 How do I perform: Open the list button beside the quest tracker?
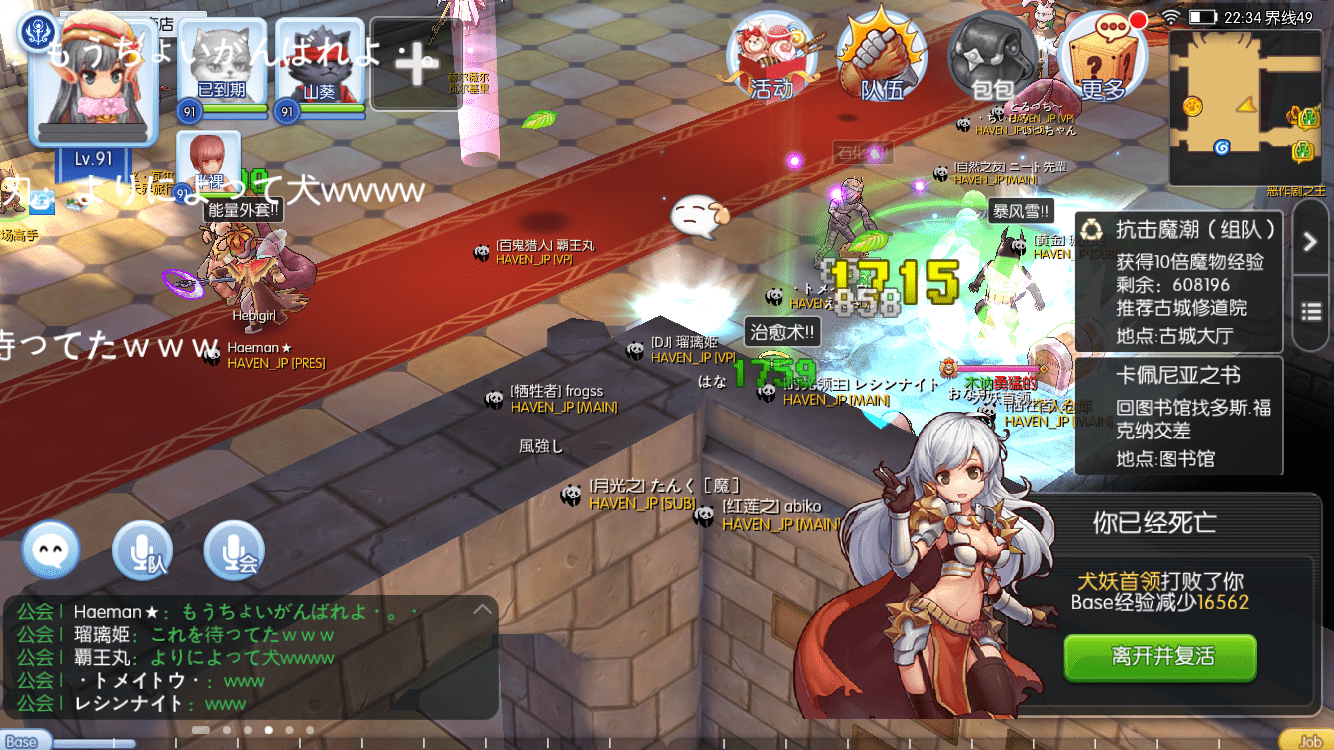[x=1311, y=311]
